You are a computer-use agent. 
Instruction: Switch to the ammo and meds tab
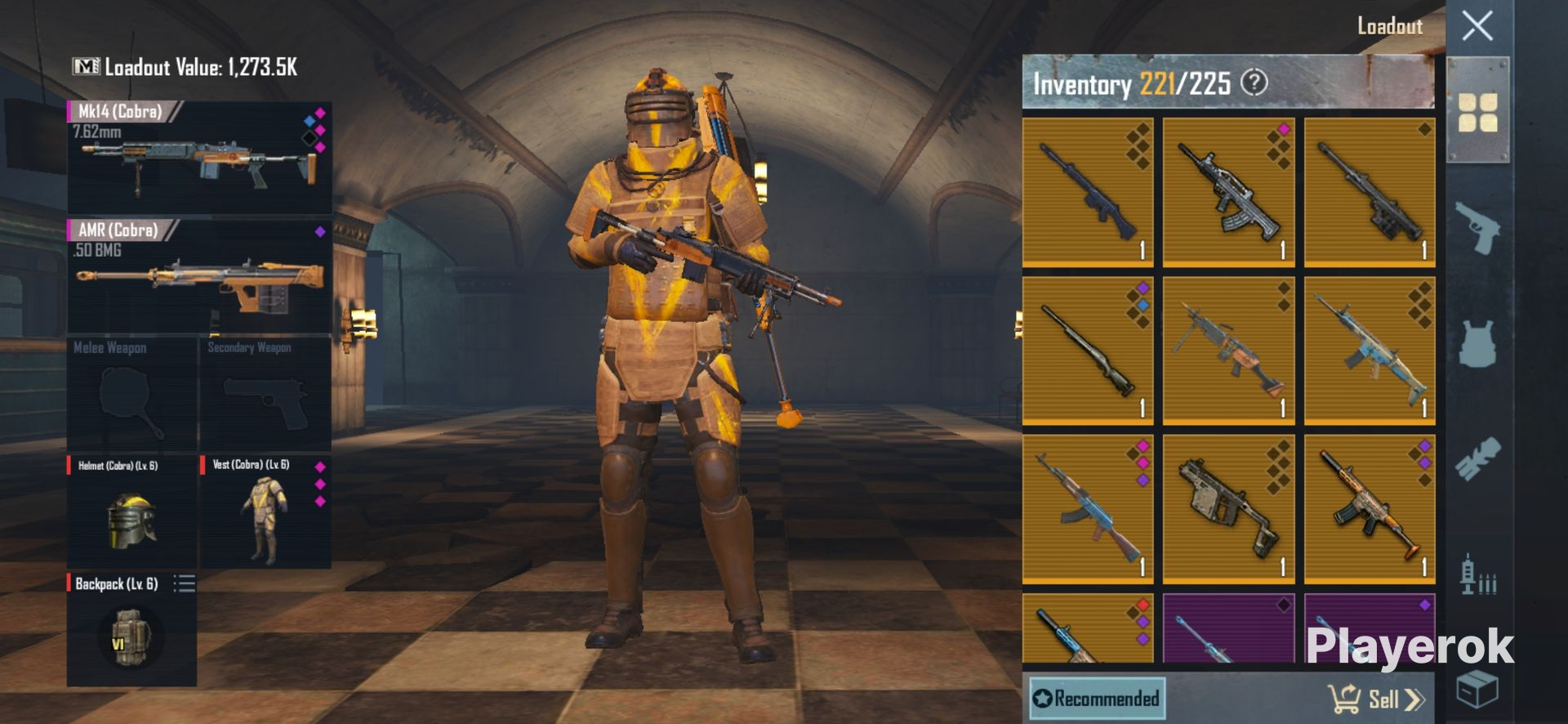1477,574
